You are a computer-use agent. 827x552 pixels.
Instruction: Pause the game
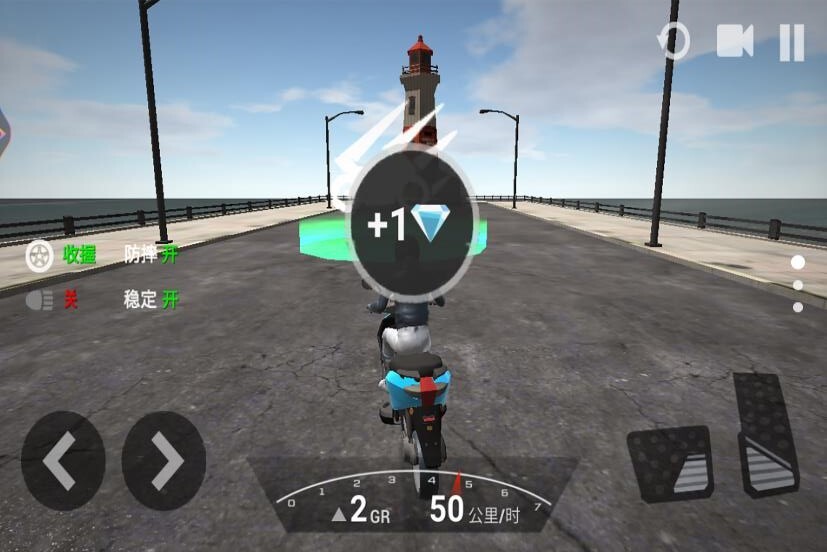[791, 42]
